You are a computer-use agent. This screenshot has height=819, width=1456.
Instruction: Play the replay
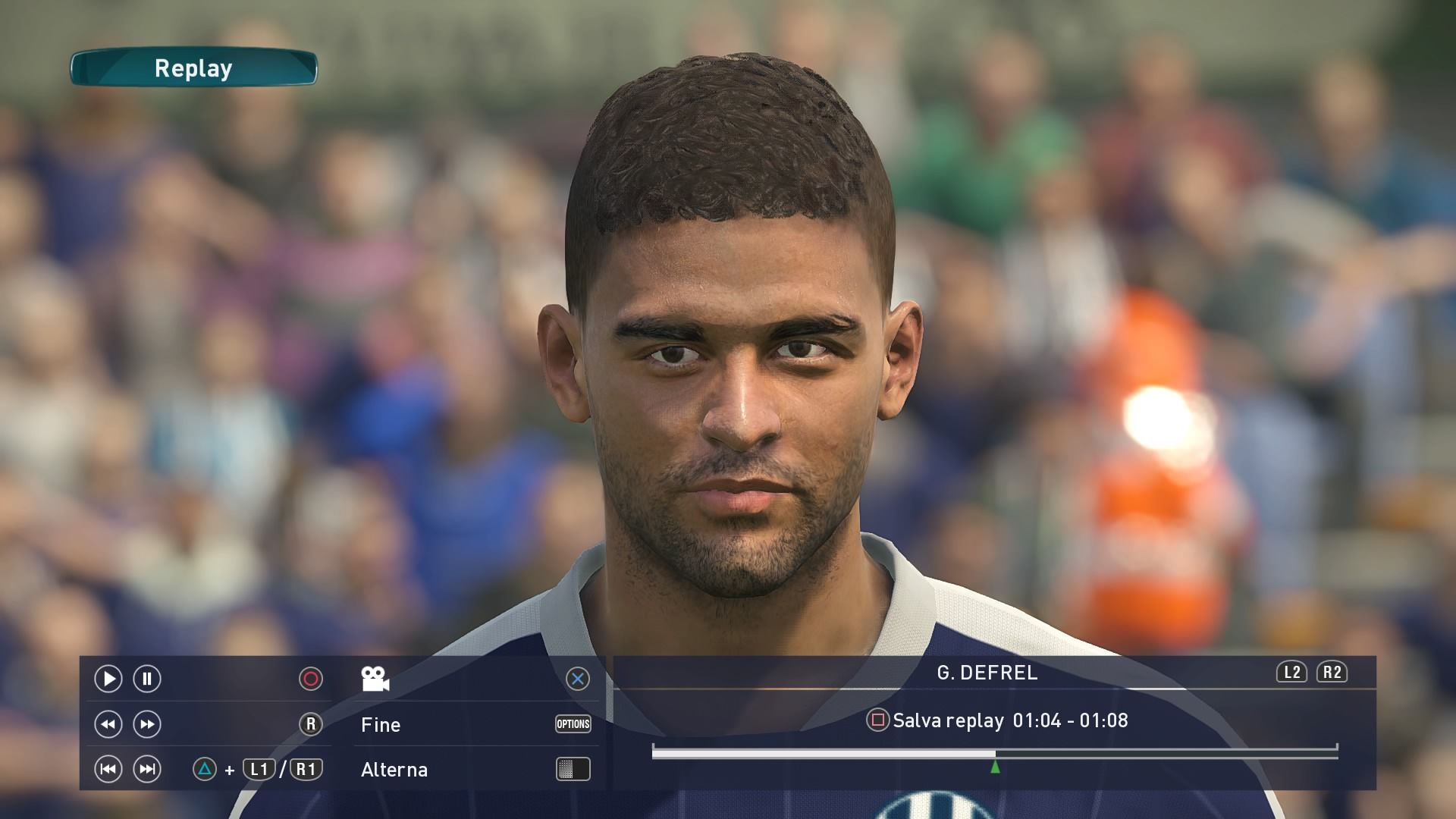pos(108,679)
